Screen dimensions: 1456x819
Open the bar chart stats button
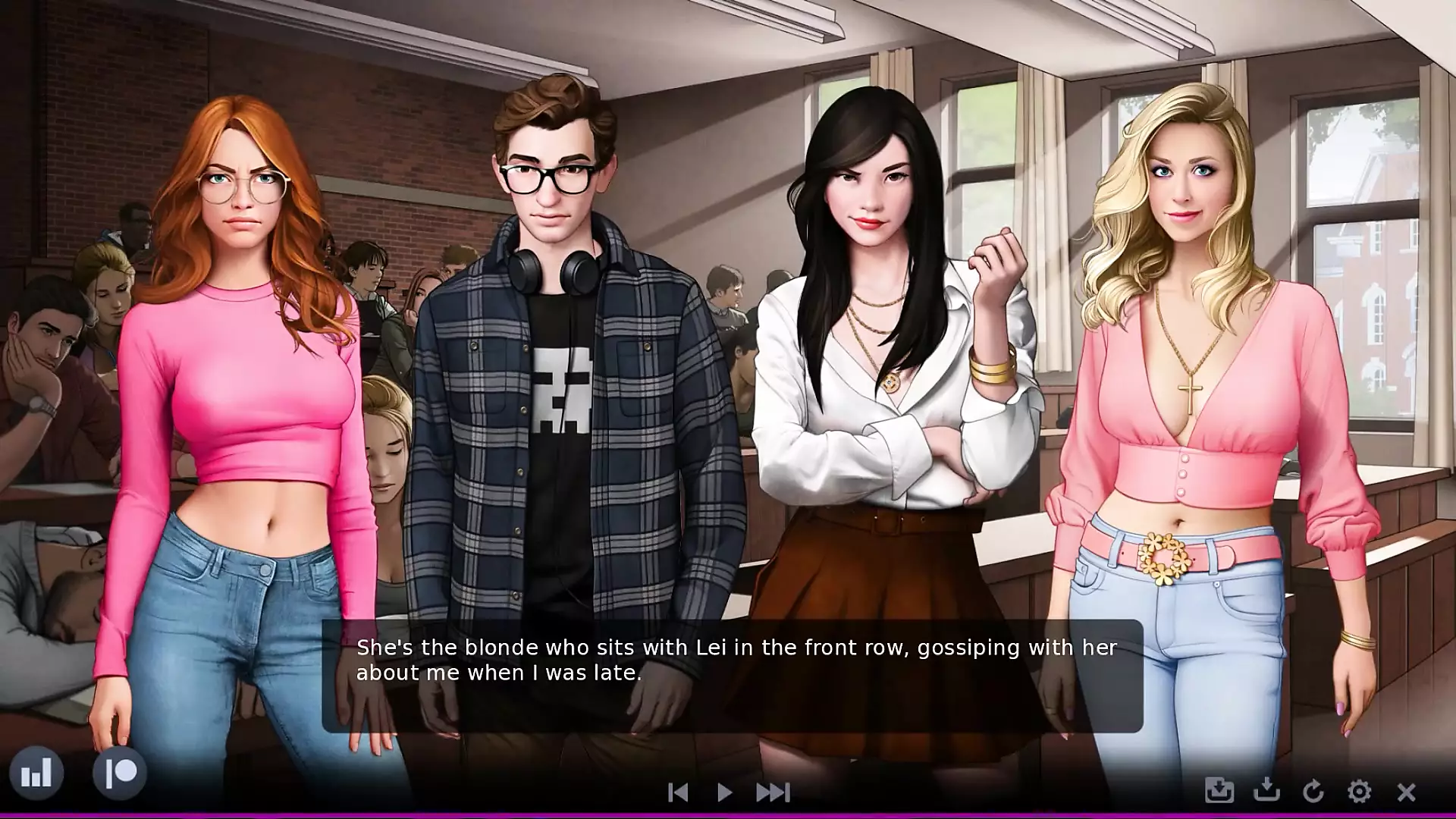(x=36, y=773)
